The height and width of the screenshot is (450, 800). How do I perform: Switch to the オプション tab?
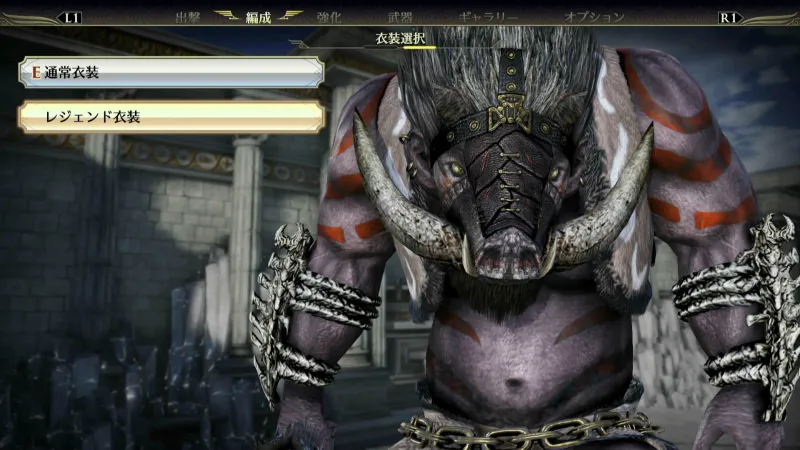(594, 17)
